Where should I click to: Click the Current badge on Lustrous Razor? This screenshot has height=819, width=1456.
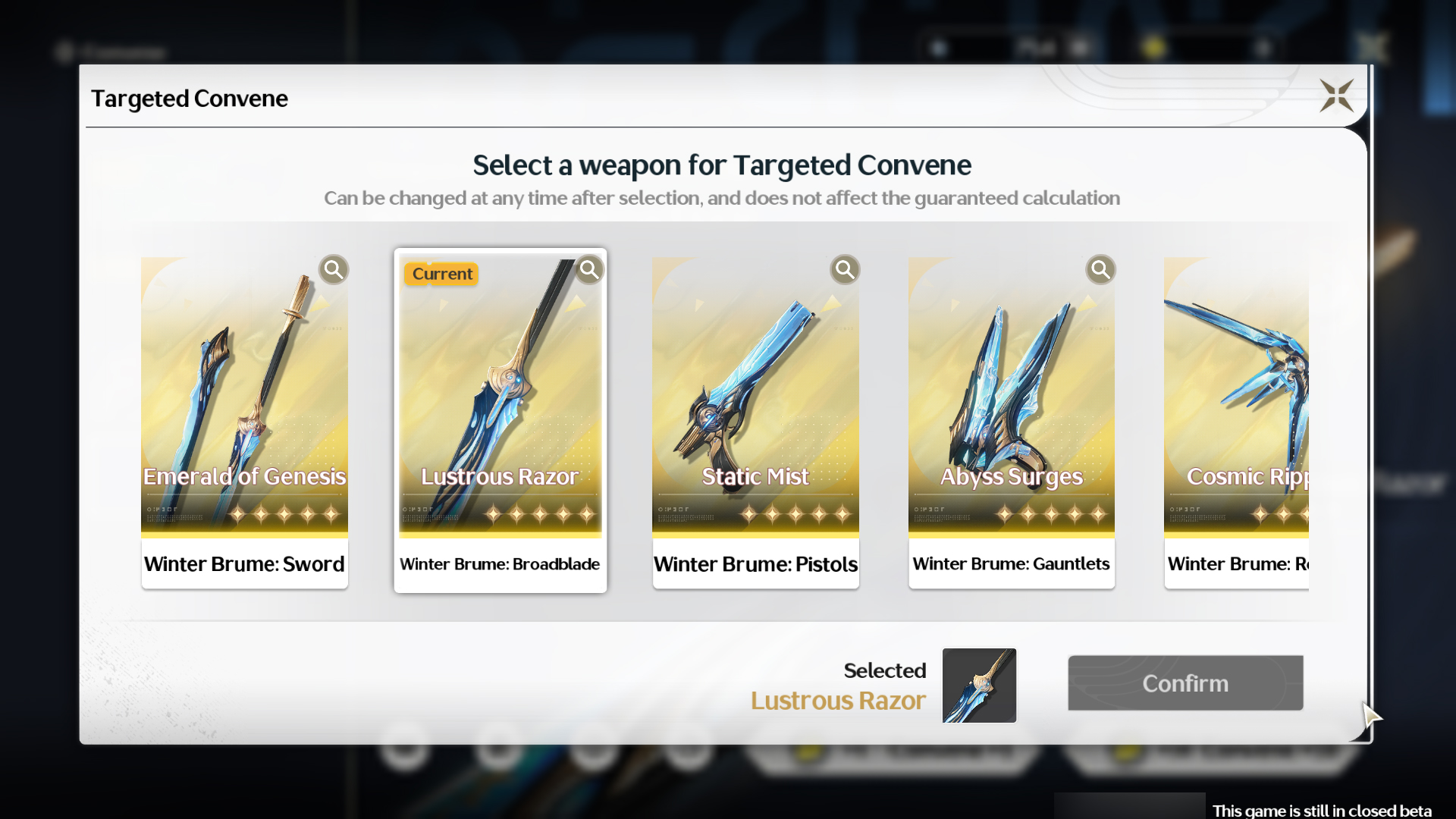click(441, 274)
